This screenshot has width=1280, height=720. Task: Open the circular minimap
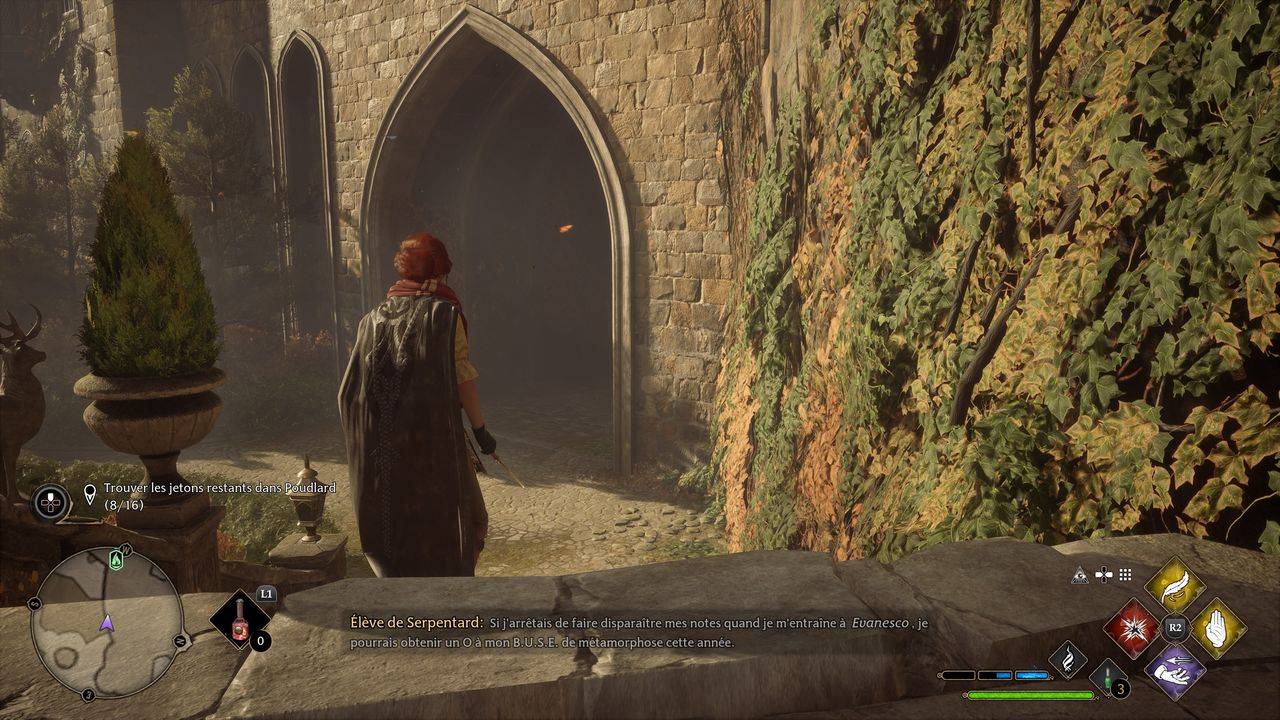(106, 621)
